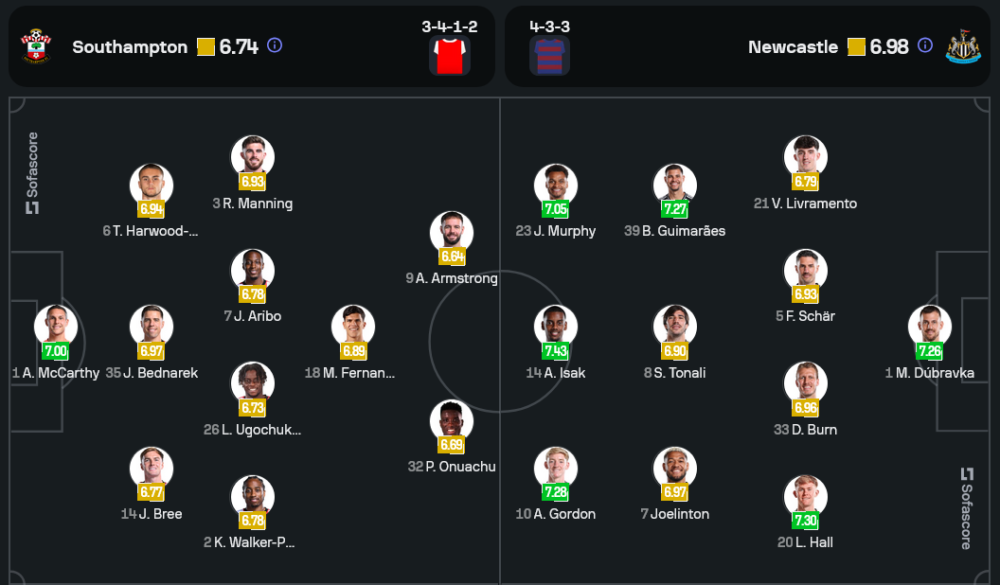Open B. Guimarães player details
Screen dimensions: 1000x585
click(x=675, y=185)
